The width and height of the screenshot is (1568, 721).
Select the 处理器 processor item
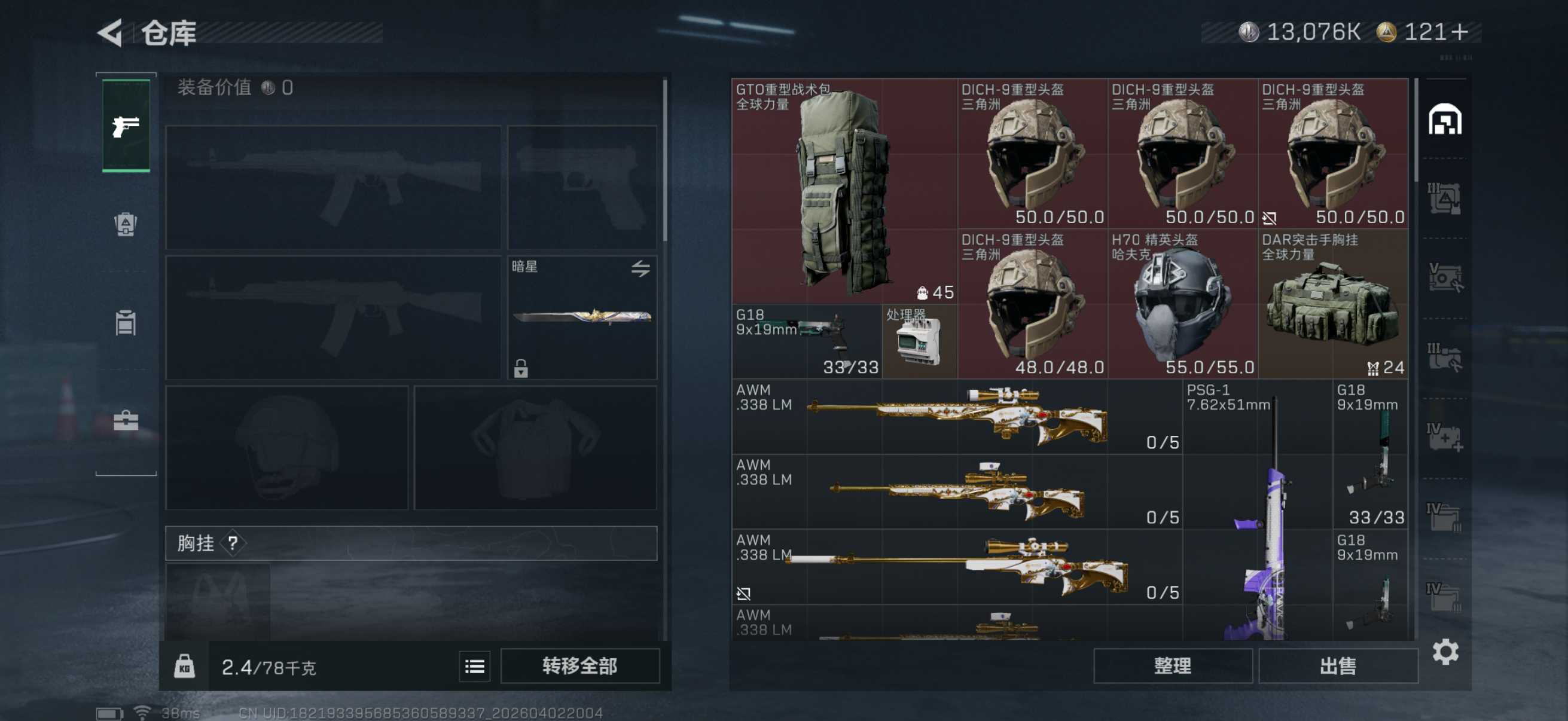(x=919, y=342)
